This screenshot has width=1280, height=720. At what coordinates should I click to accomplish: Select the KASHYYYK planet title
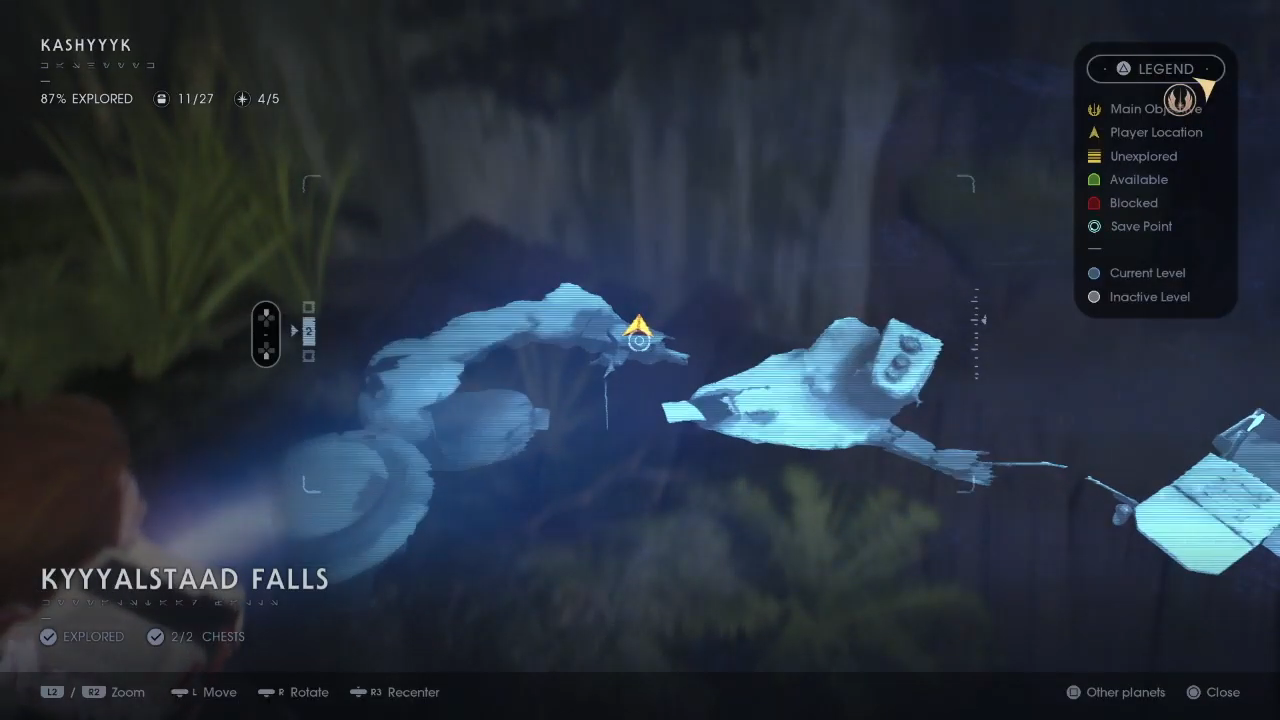(86, 45)
